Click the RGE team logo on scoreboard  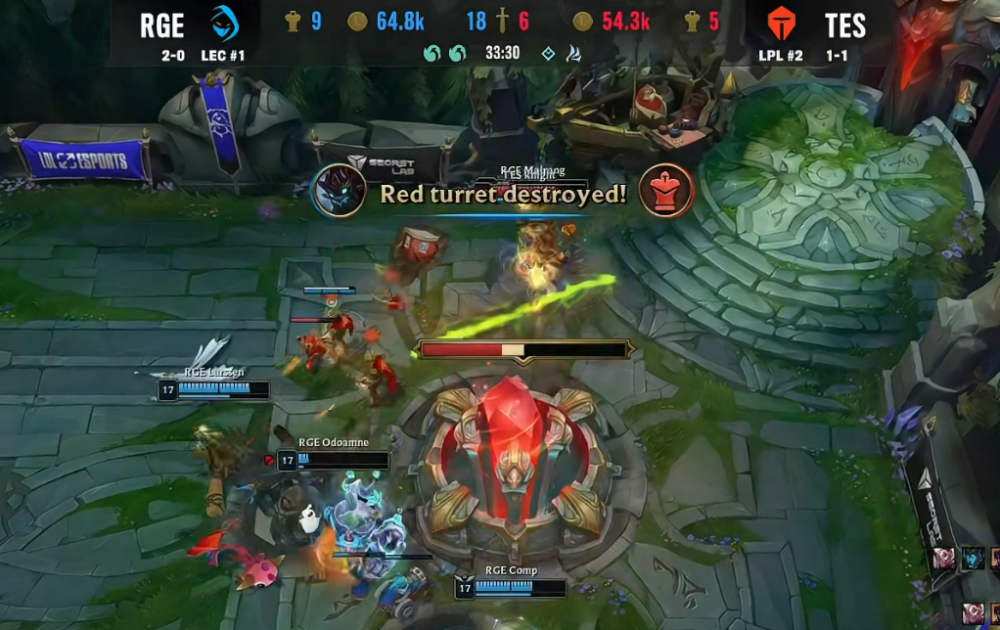(x=224, y=23)
